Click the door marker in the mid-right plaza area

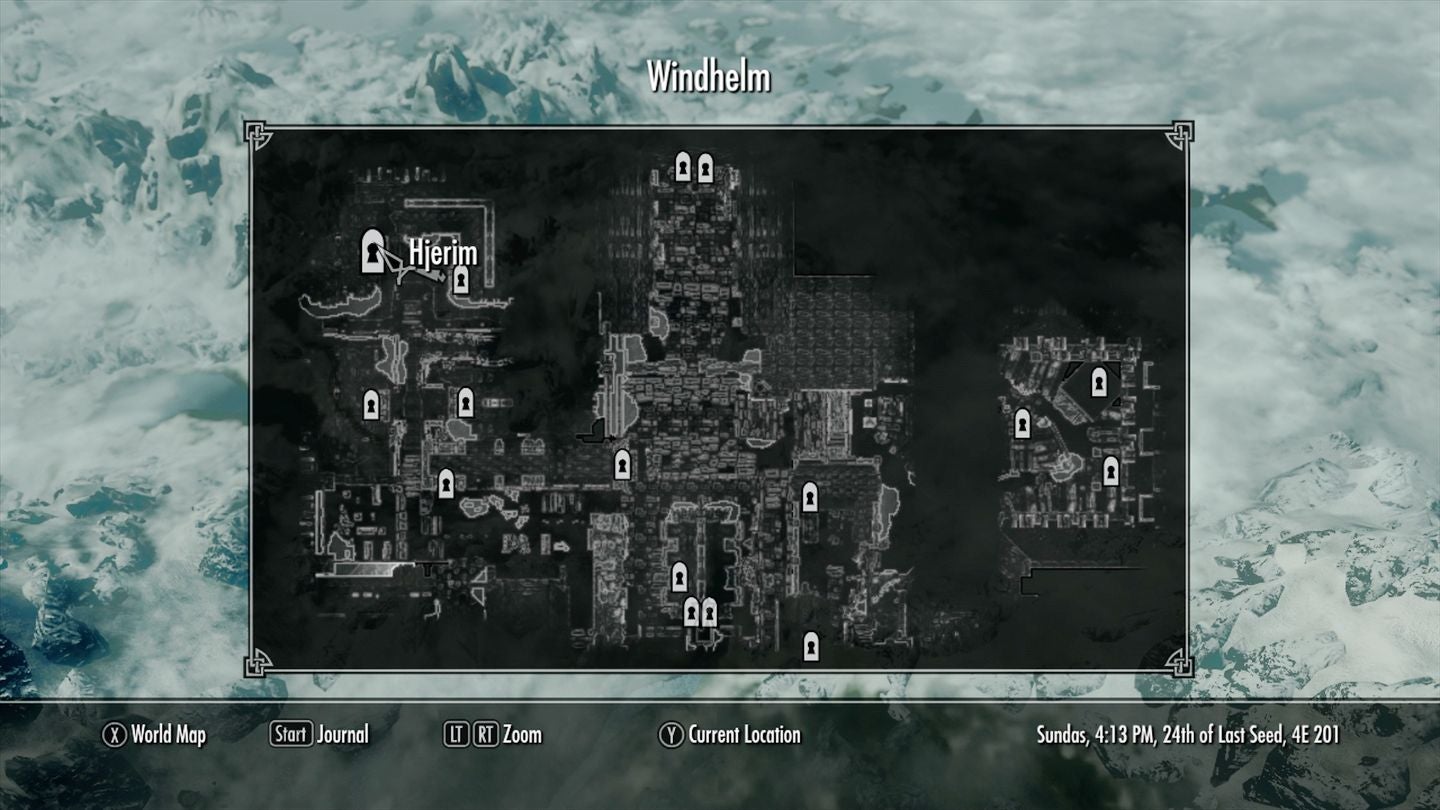pyautogui.click(x=809, y=498)
